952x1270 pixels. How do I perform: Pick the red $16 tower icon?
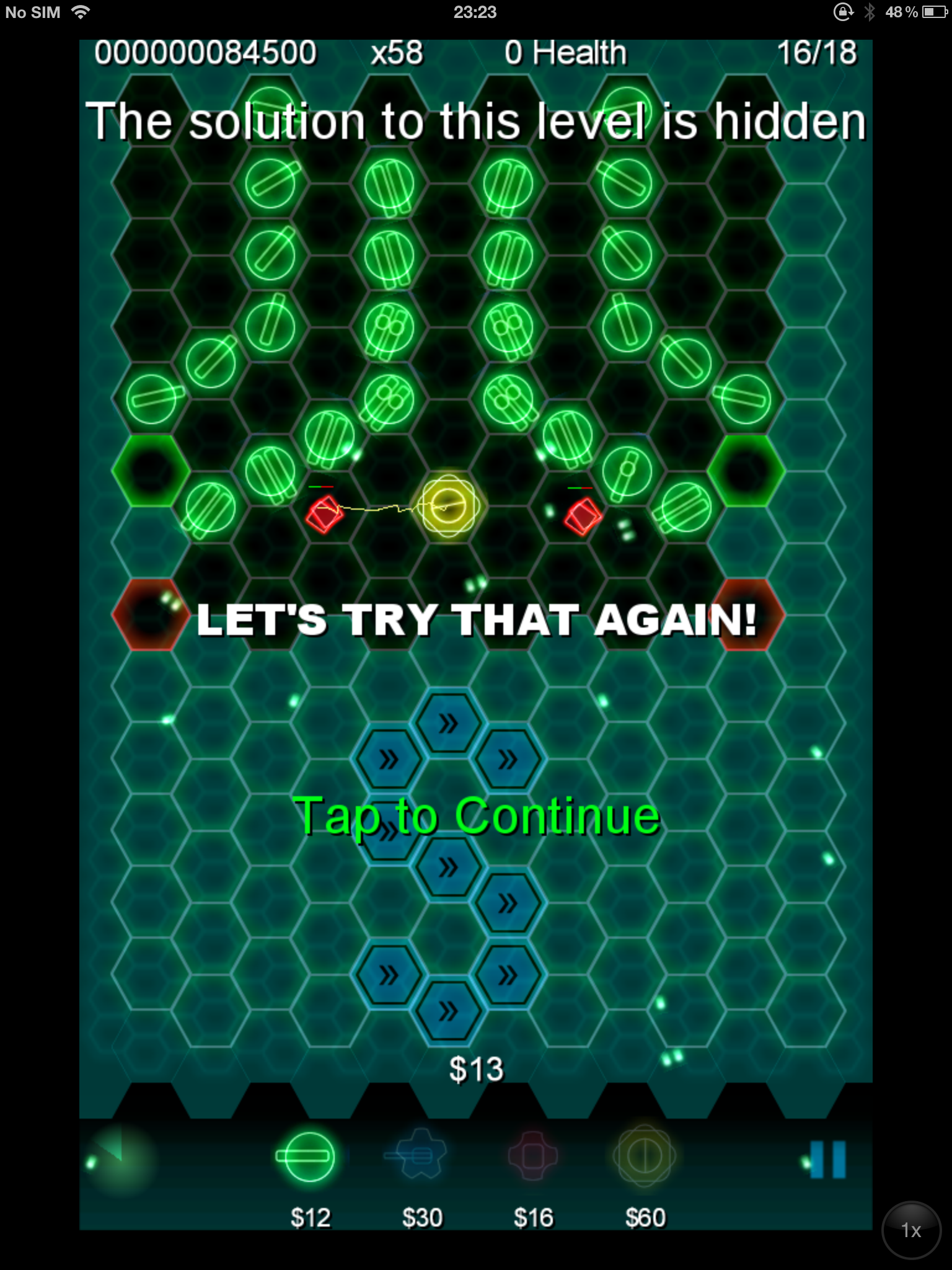tap(532, 1156)
